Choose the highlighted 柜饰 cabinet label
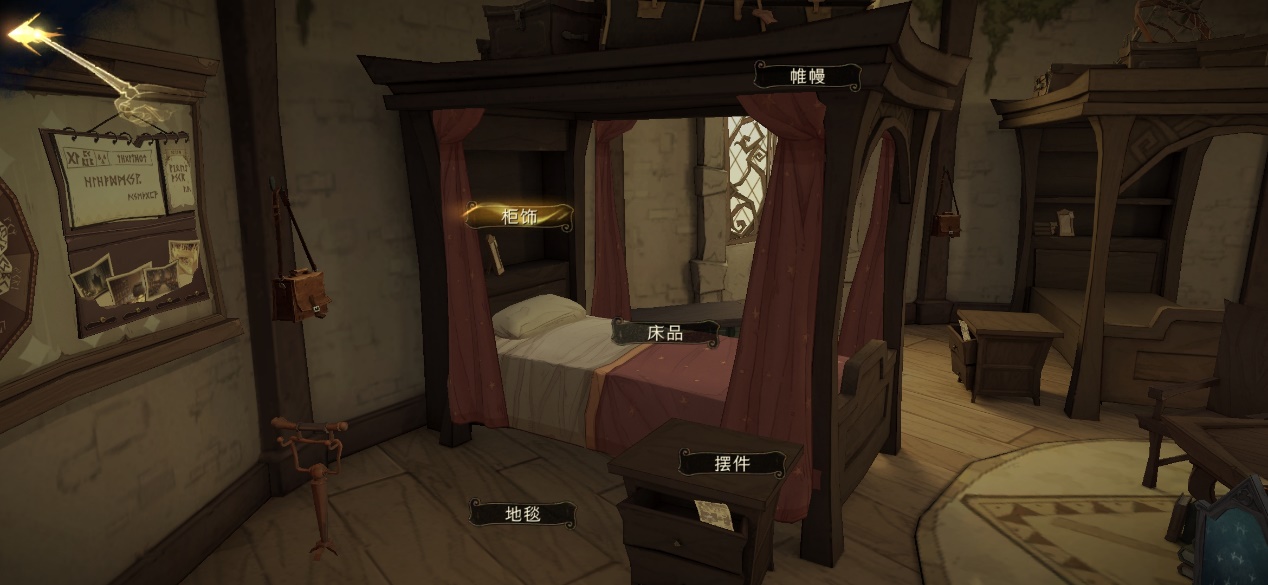1268x585 pixels. [x=520, y=216]
